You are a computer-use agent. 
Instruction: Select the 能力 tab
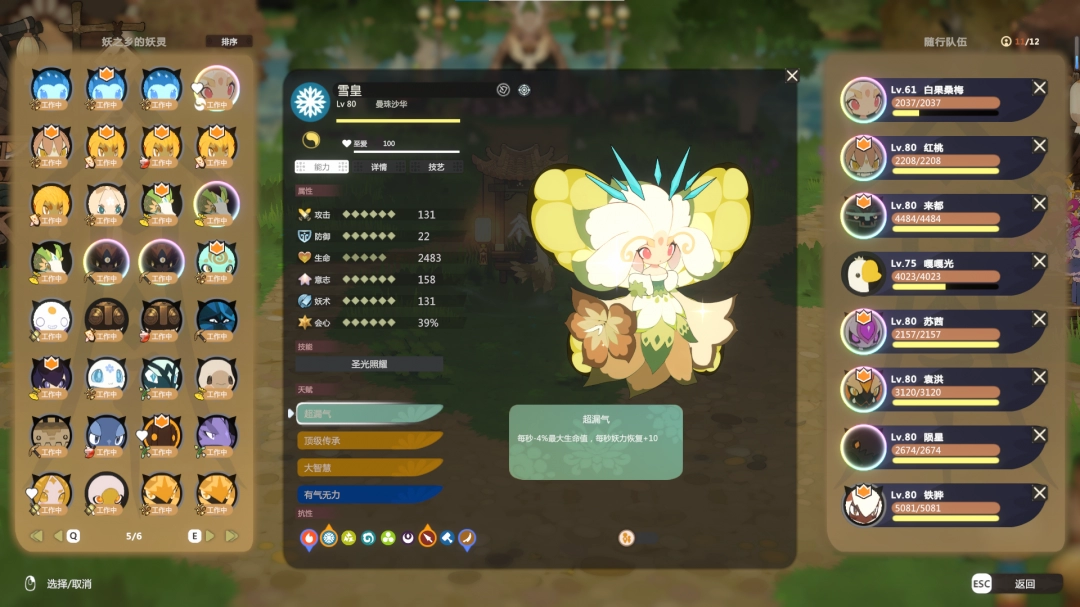pyautogui.click(x=321, y=167)
